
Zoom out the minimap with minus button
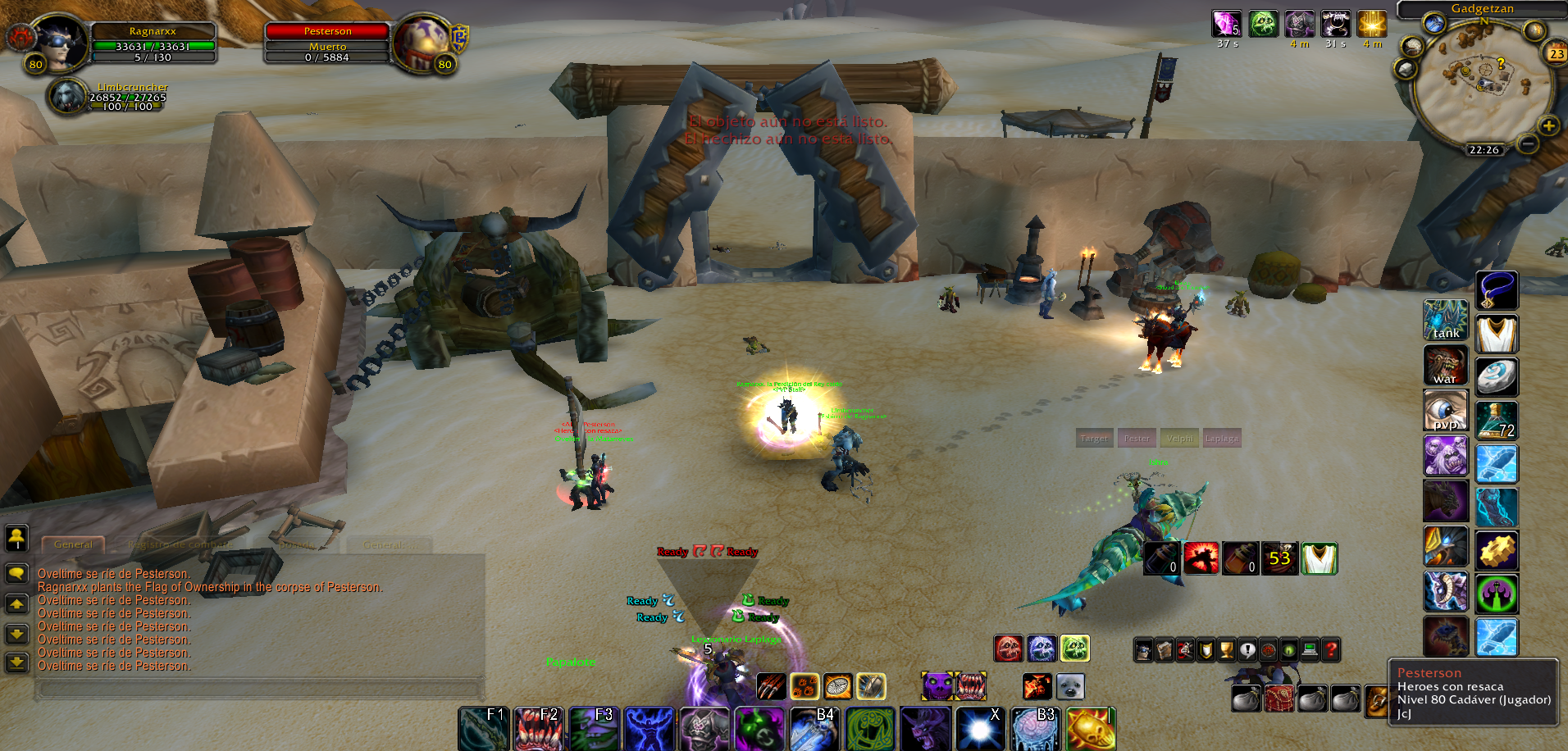1527,143
